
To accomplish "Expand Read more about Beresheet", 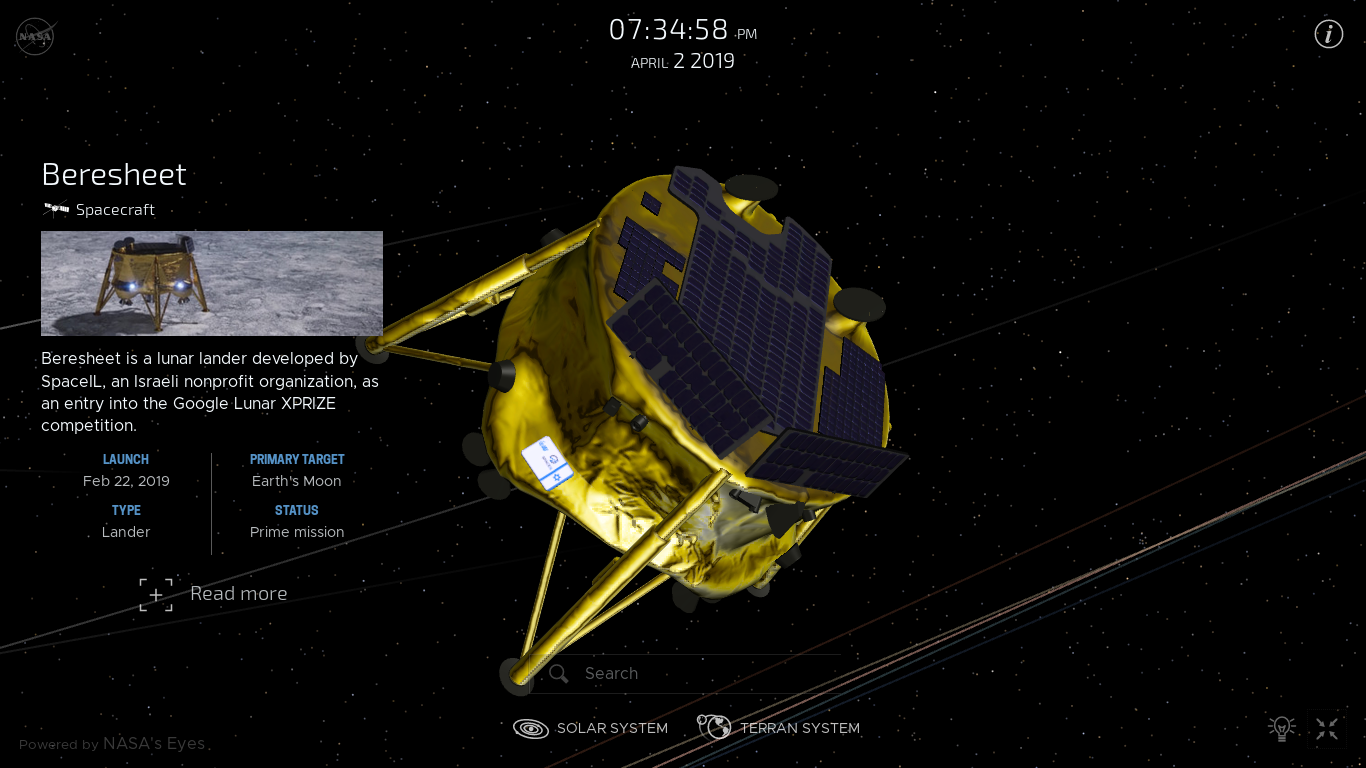I will tap(214, 594).
